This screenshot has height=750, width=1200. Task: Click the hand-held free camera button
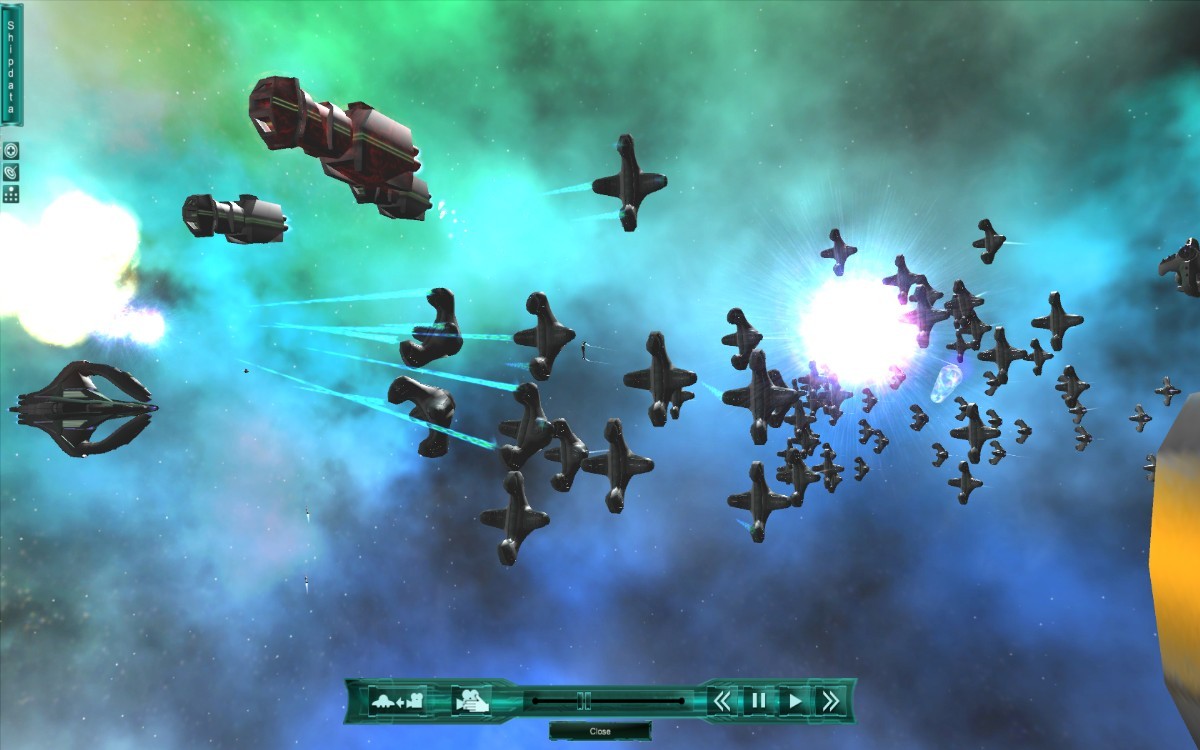470,701
